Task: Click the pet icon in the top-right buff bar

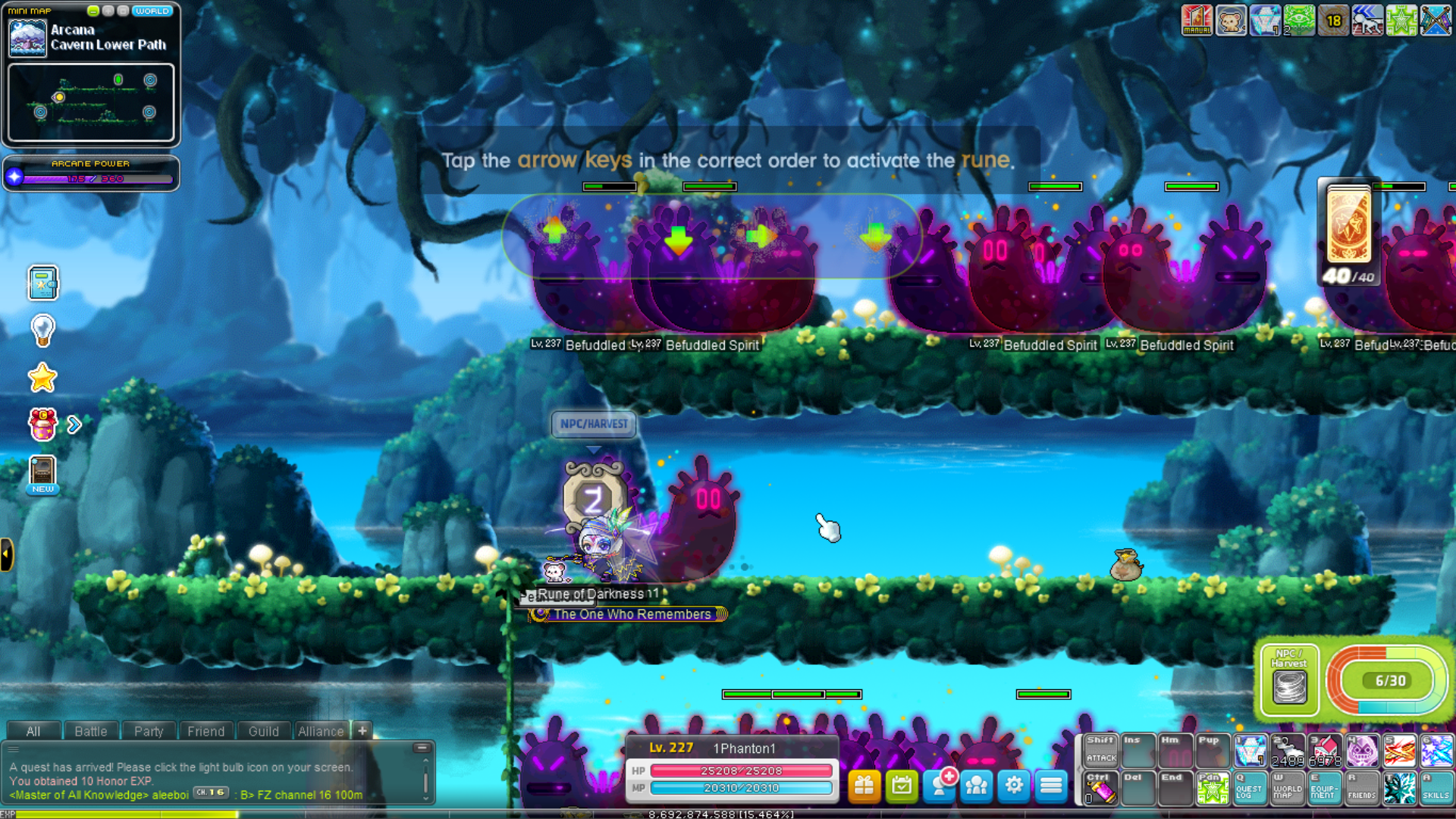Action: tap(1232, 20)
